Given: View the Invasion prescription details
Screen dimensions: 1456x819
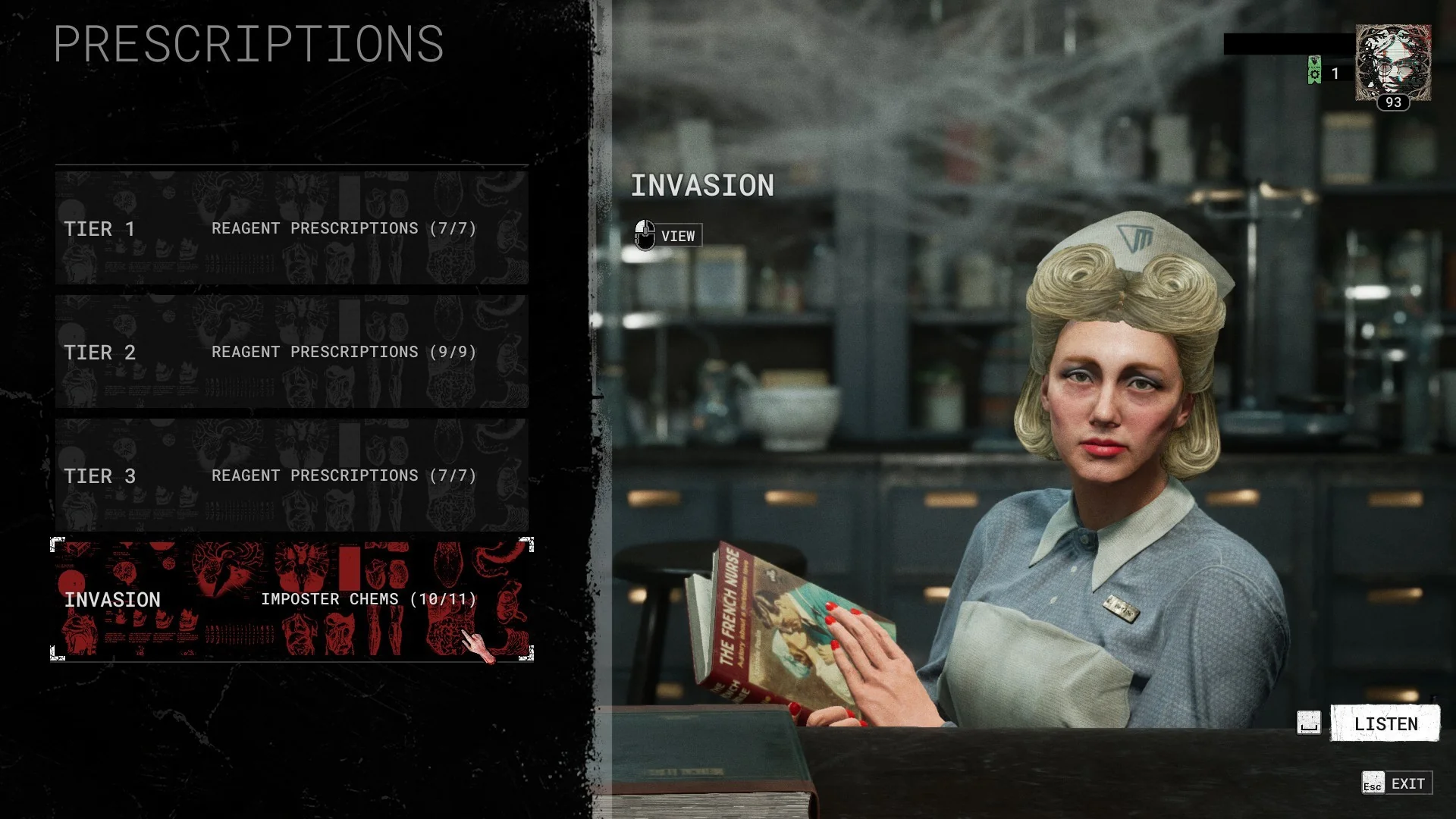Looking at the screenshot, I should tap(668, 236).
